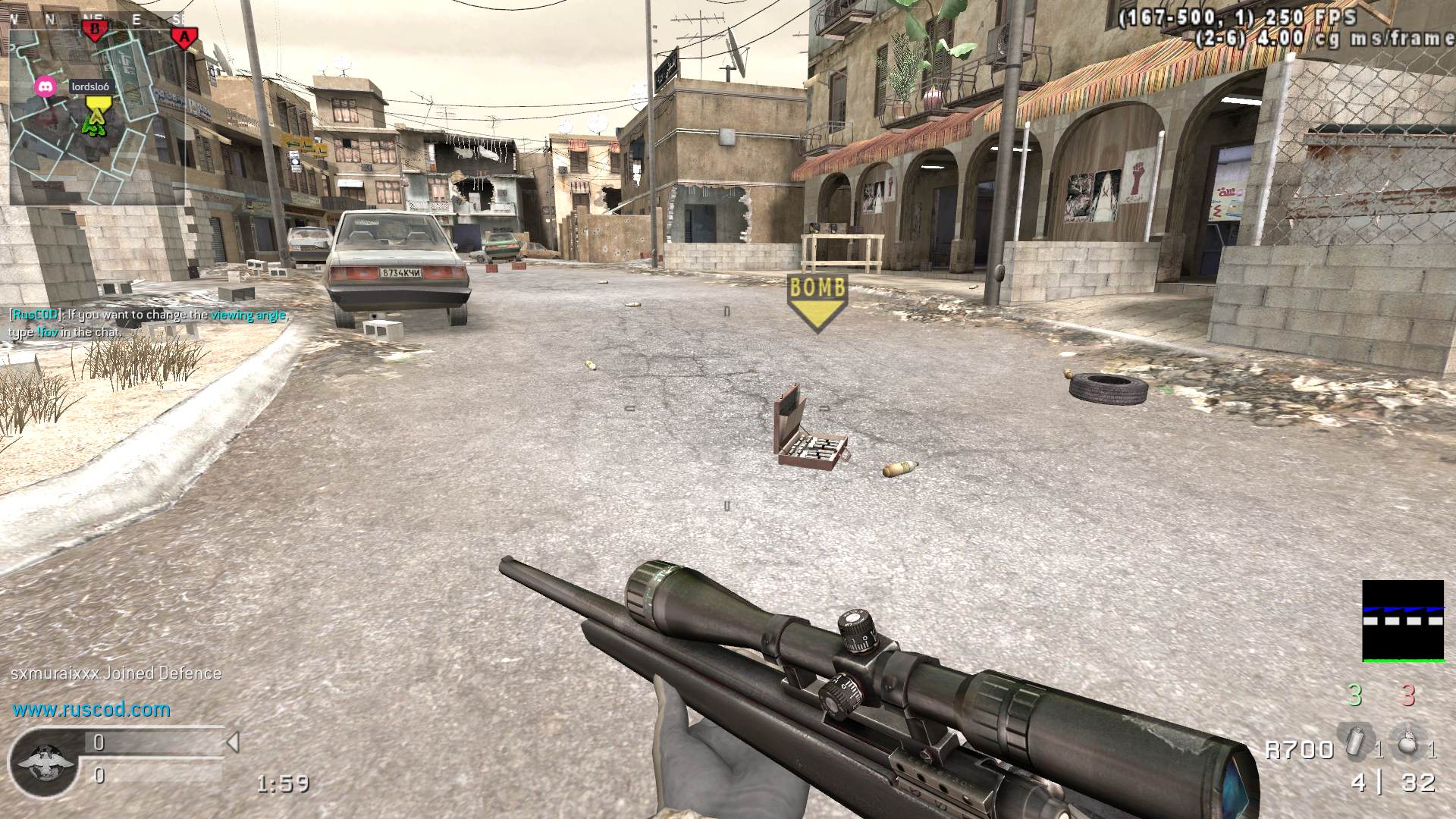Open the pink Discord overlay icon
Image resolution: width=1456 pixels, height=819 pixels.
[46, 86]
